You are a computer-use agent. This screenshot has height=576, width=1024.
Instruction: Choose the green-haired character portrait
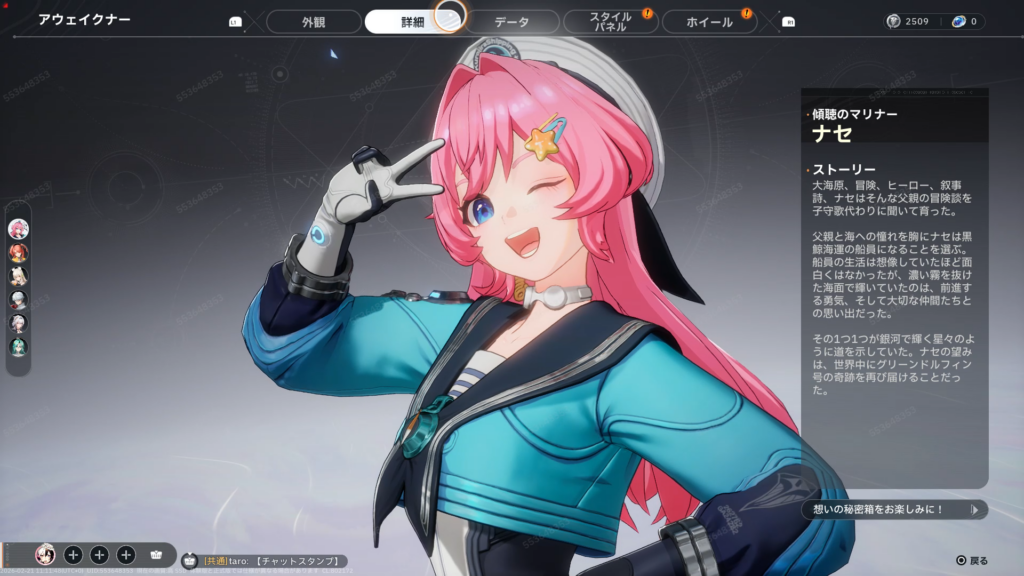[18, 346]
